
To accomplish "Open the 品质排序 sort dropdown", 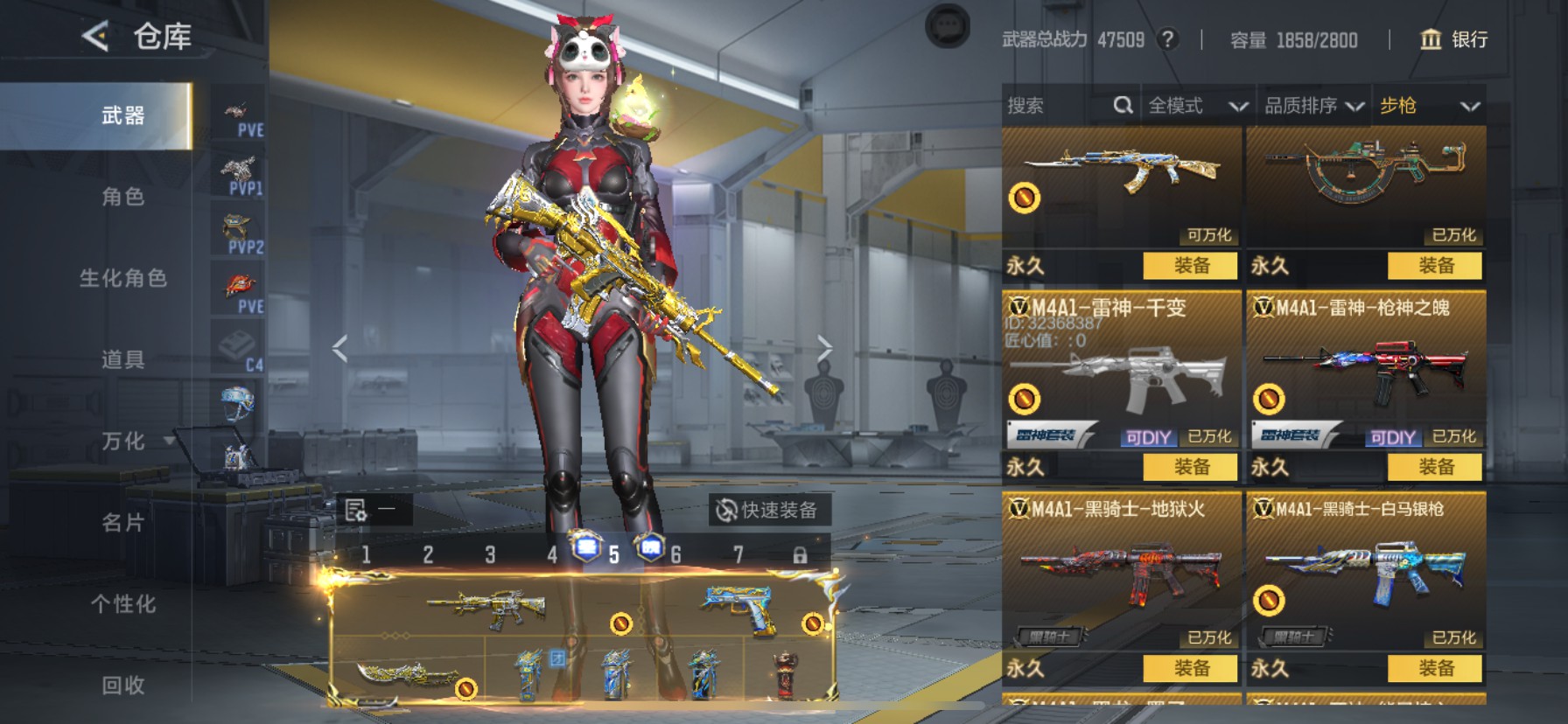I will click(x=1313, y=106).
